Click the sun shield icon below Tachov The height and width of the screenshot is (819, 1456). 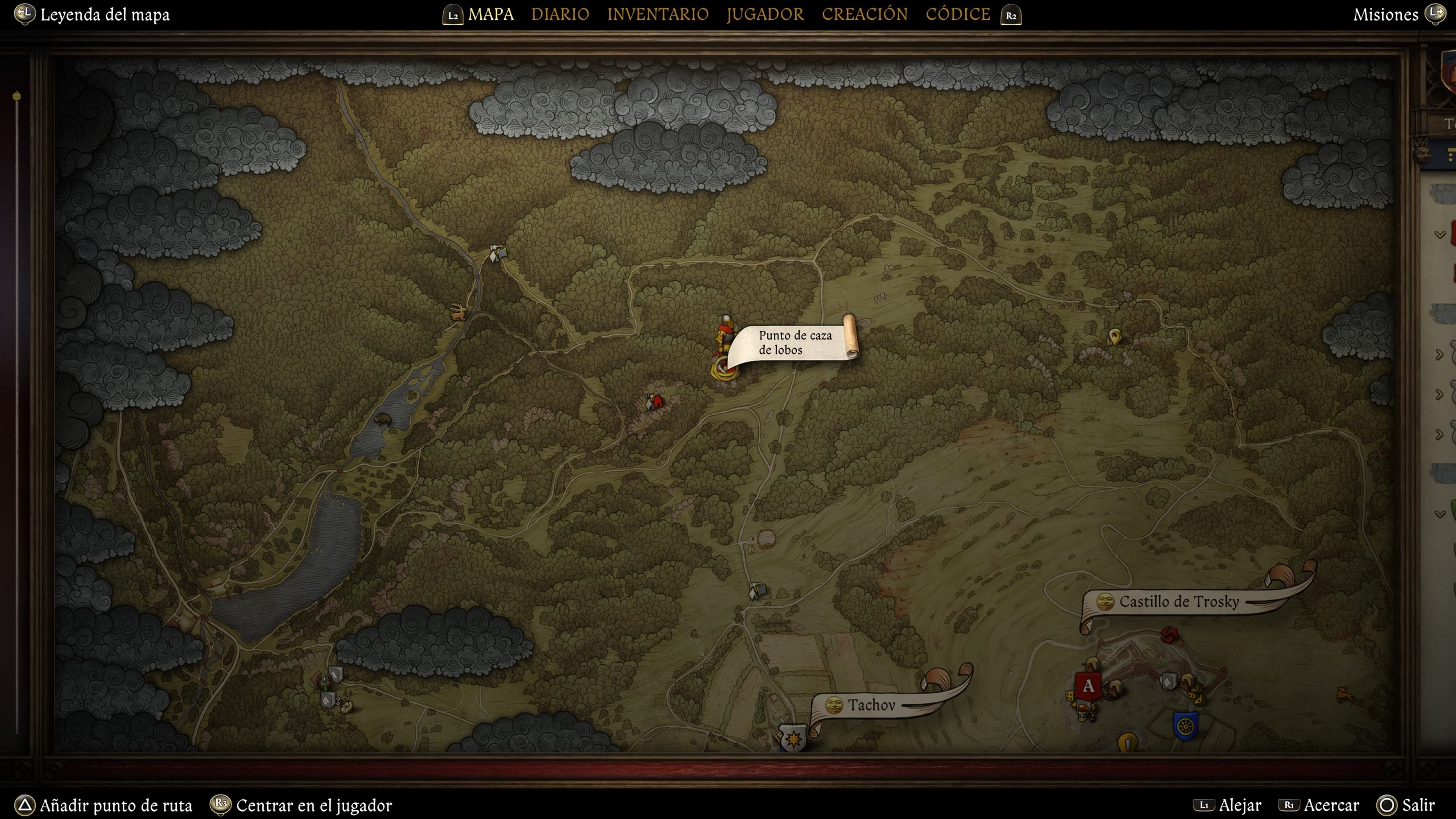click(x=794, y=737)
